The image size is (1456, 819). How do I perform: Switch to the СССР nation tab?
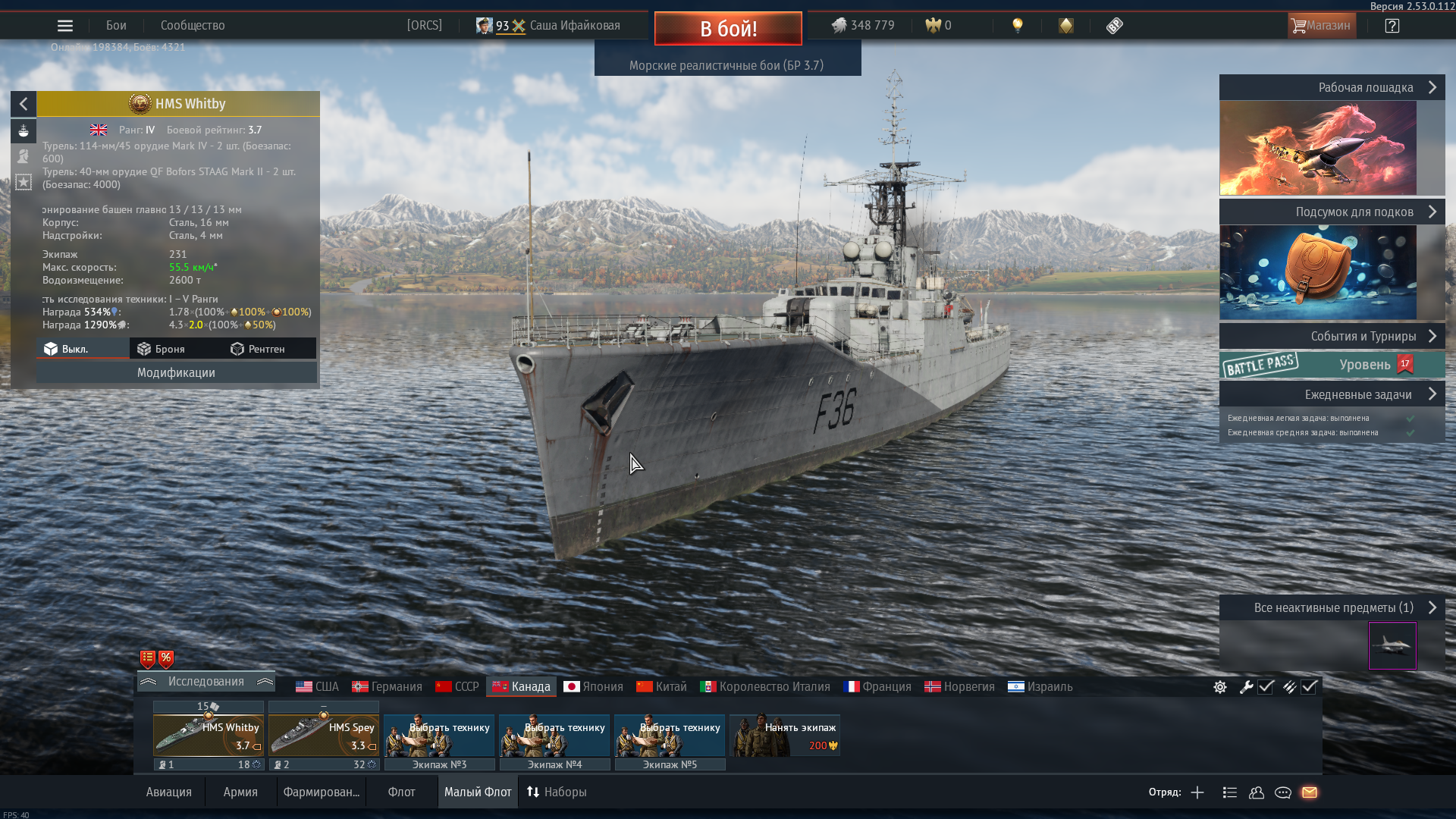click(457, 686)
